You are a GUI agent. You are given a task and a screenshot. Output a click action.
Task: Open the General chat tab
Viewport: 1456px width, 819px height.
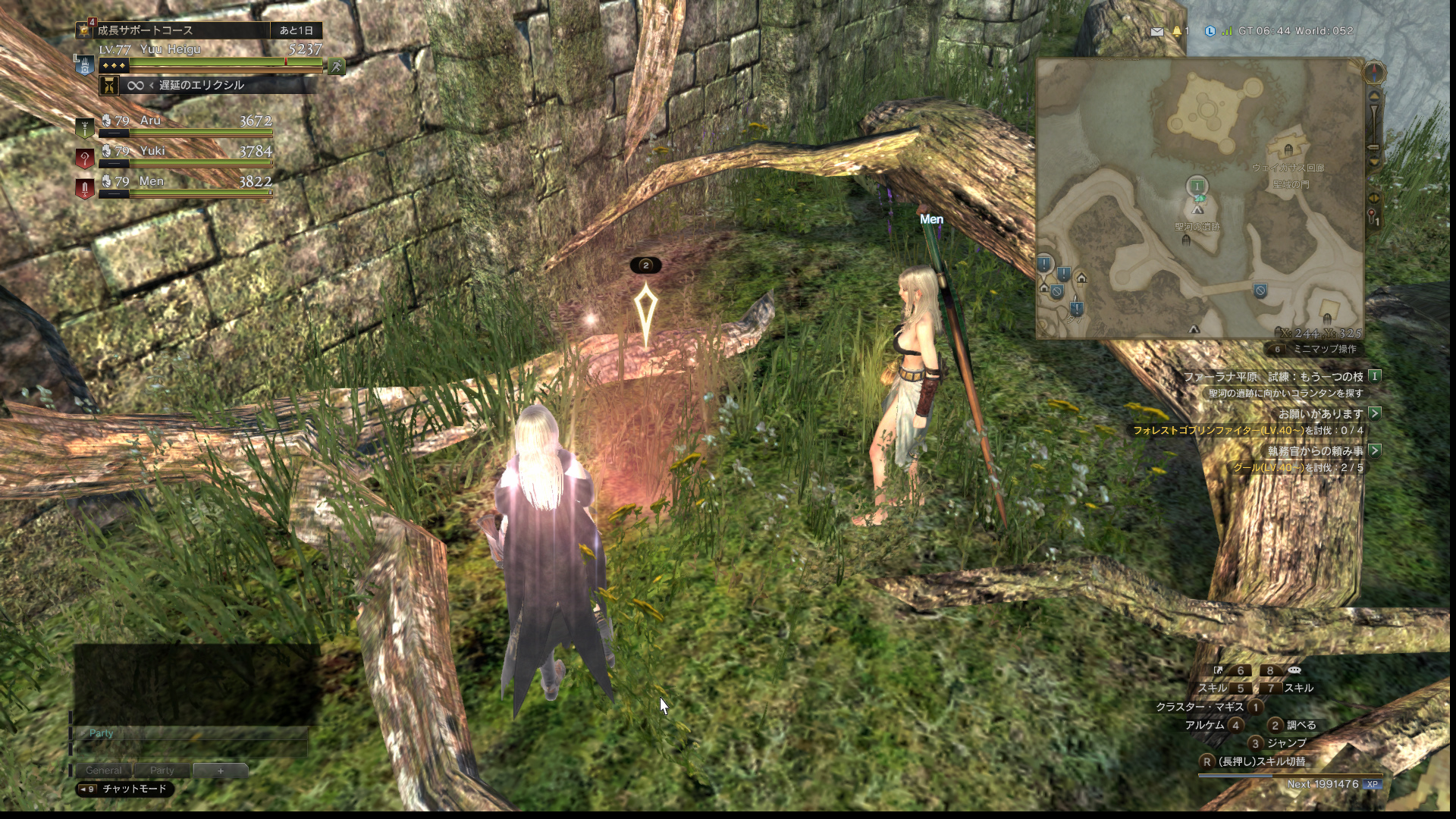pyautogui.click(x=104, y=770)
